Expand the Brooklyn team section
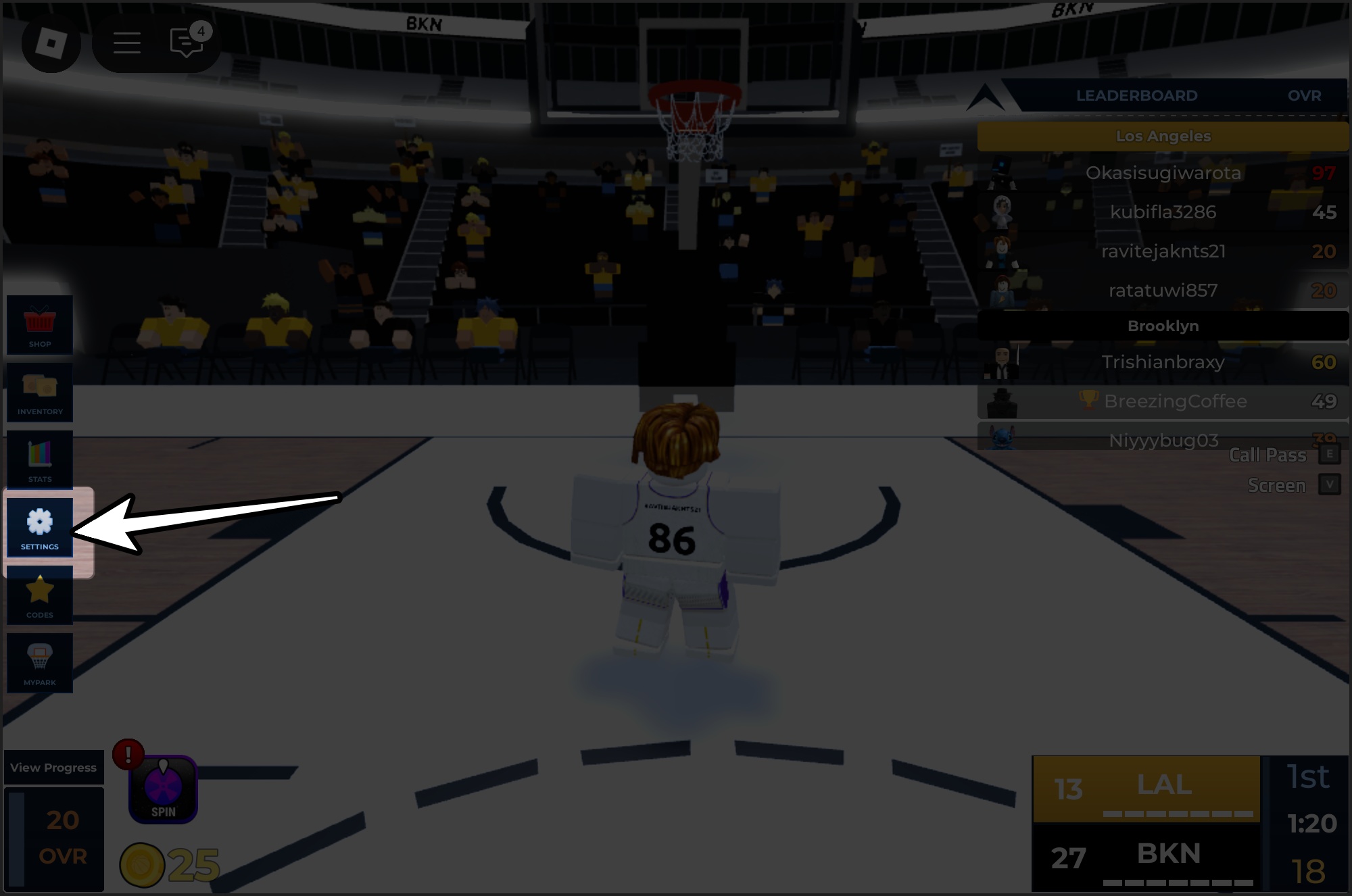 point(1163,325)
